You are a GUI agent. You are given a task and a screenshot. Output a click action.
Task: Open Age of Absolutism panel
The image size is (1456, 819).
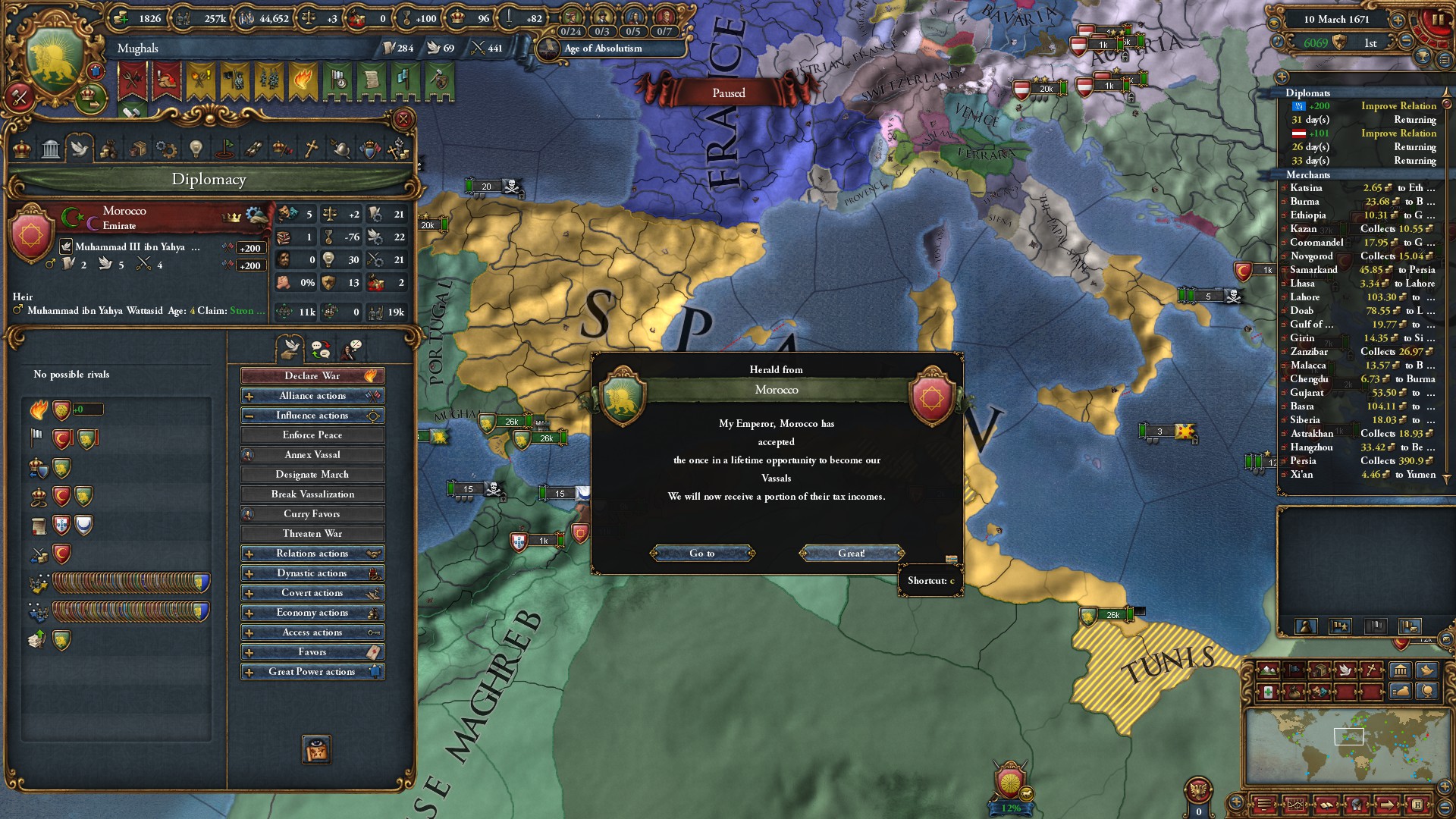click(x=603, y=49)
